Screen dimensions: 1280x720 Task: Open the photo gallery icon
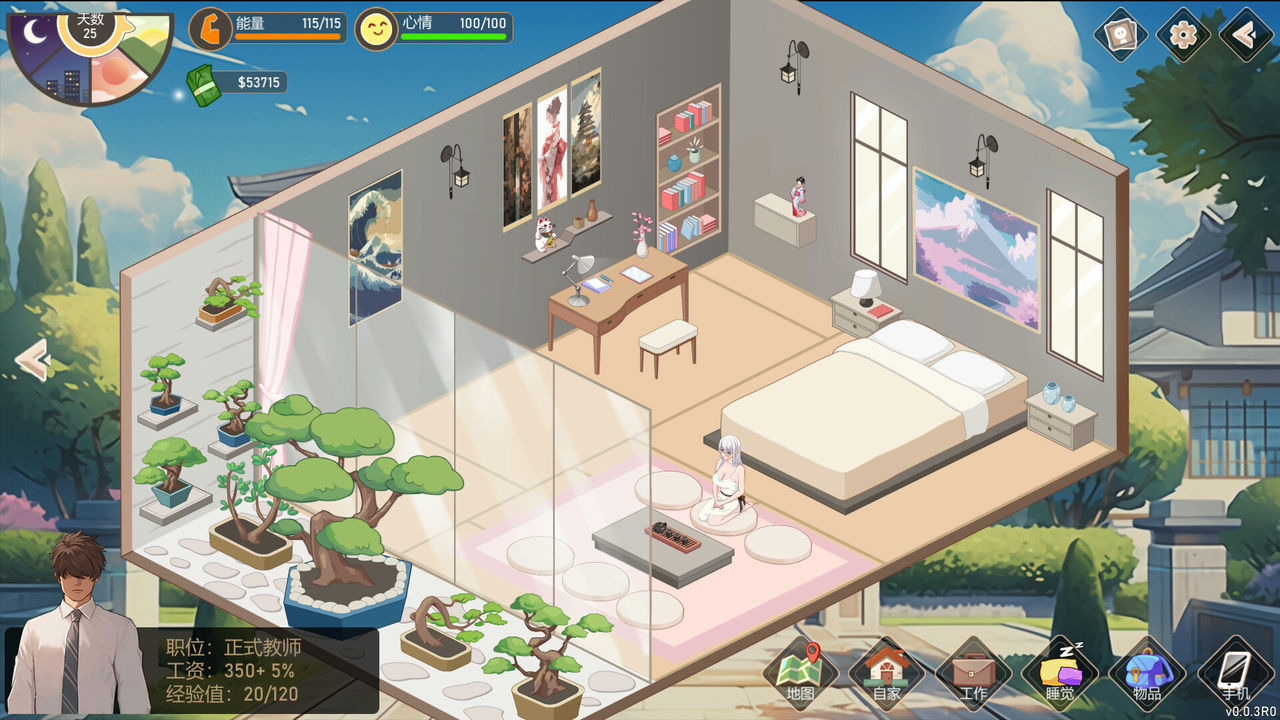1121,36
